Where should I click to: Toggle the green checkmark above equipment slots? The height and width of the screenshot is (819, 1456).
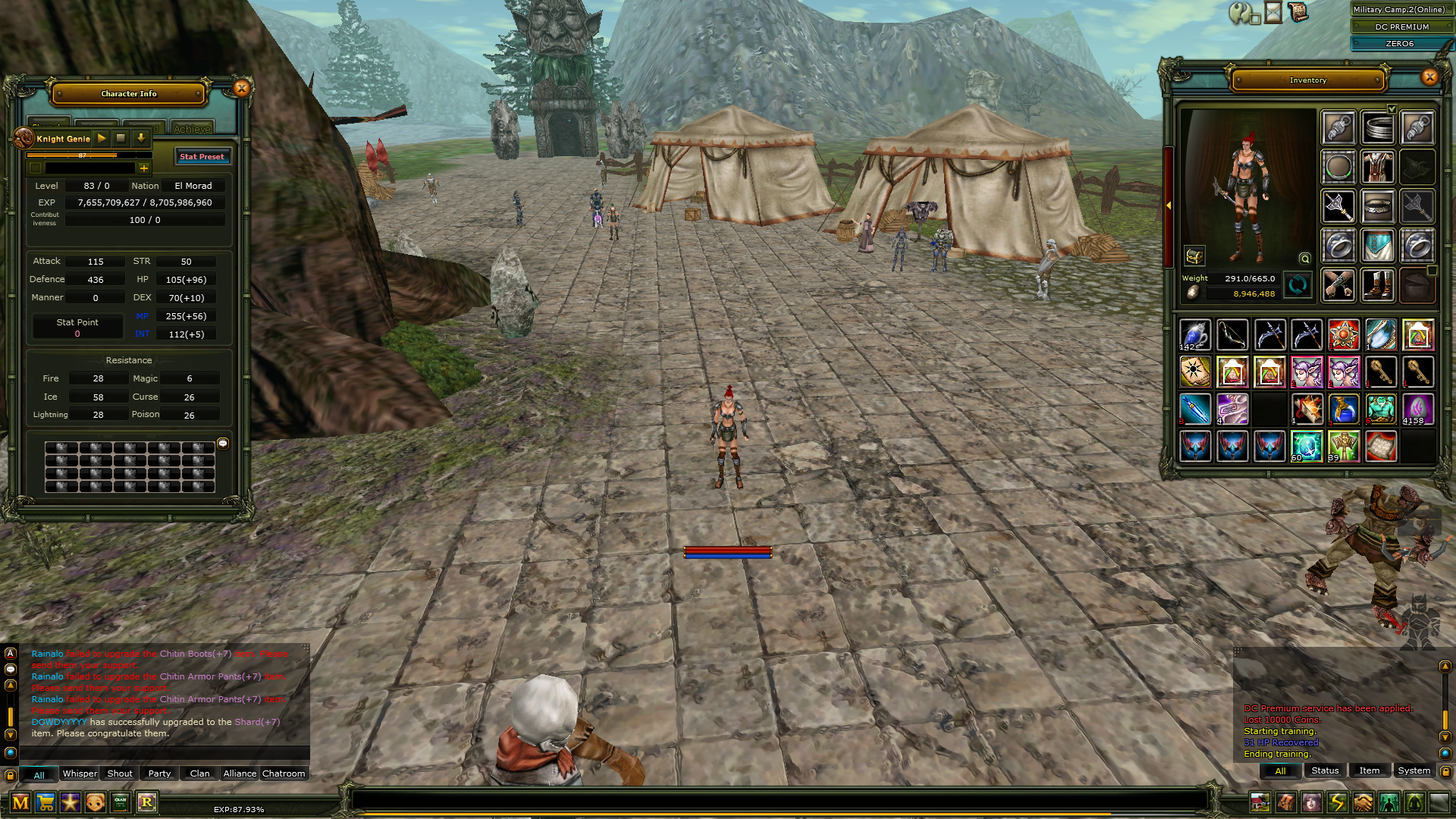1392,110
